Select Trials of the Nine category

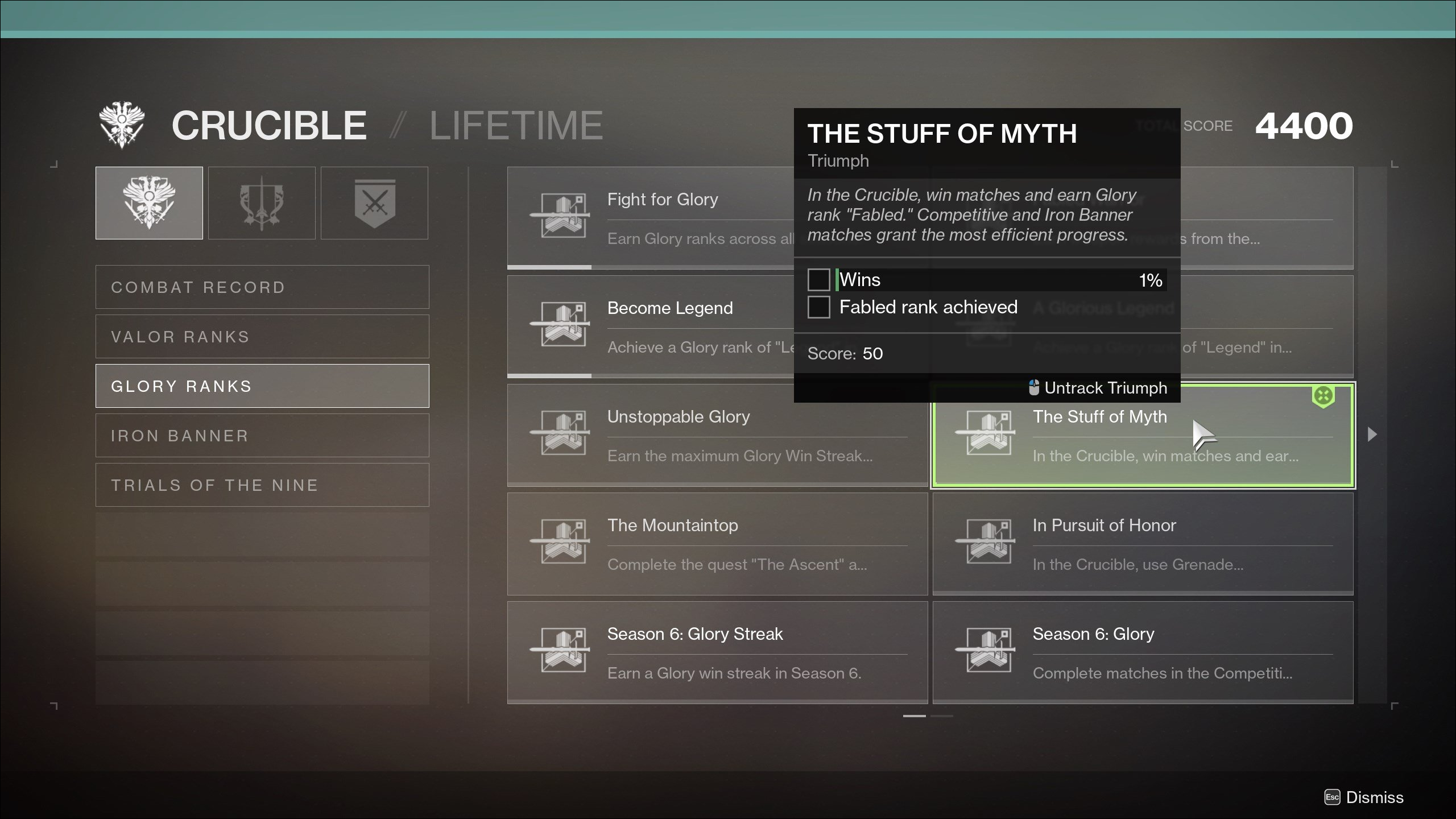pyautogui.click(x=262, y=485)
